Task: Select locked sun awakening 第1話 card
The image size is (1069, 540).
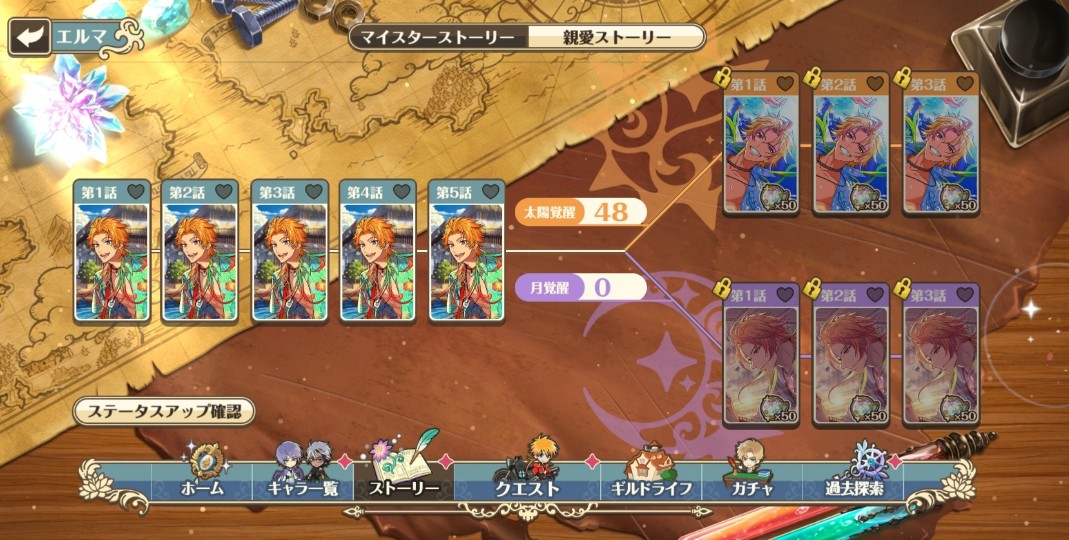Action: pyautogui.click(x=761, y=143)
